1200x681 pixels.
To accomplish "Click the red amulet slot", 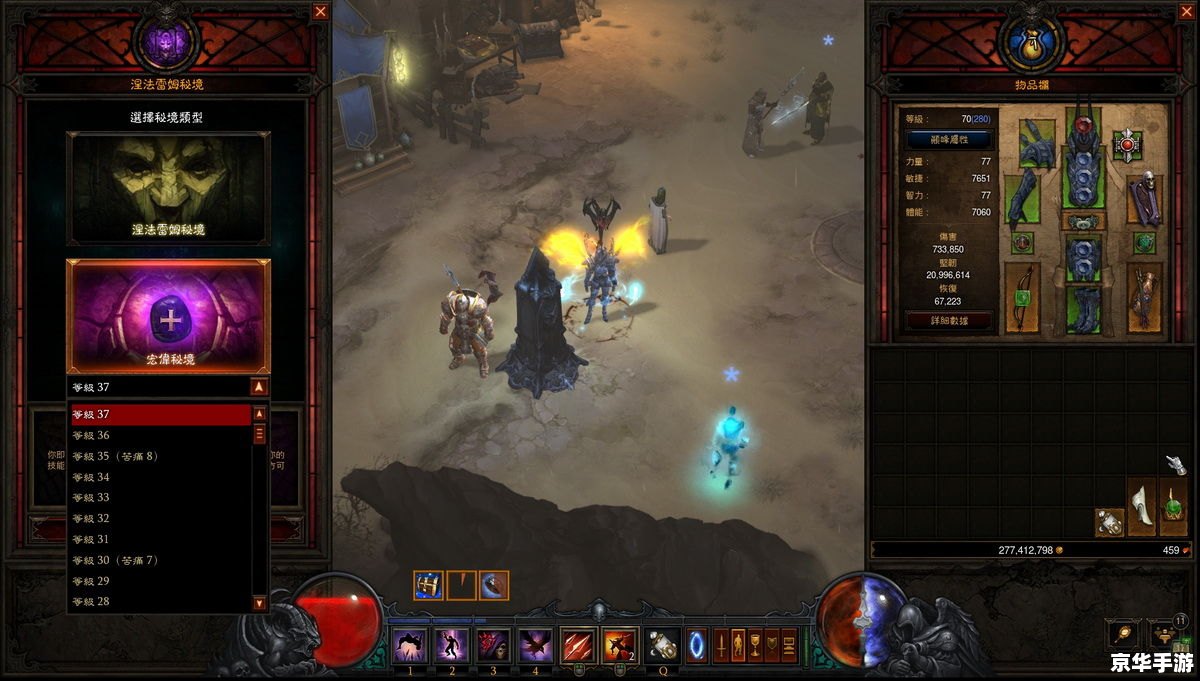I will 1128,146.
